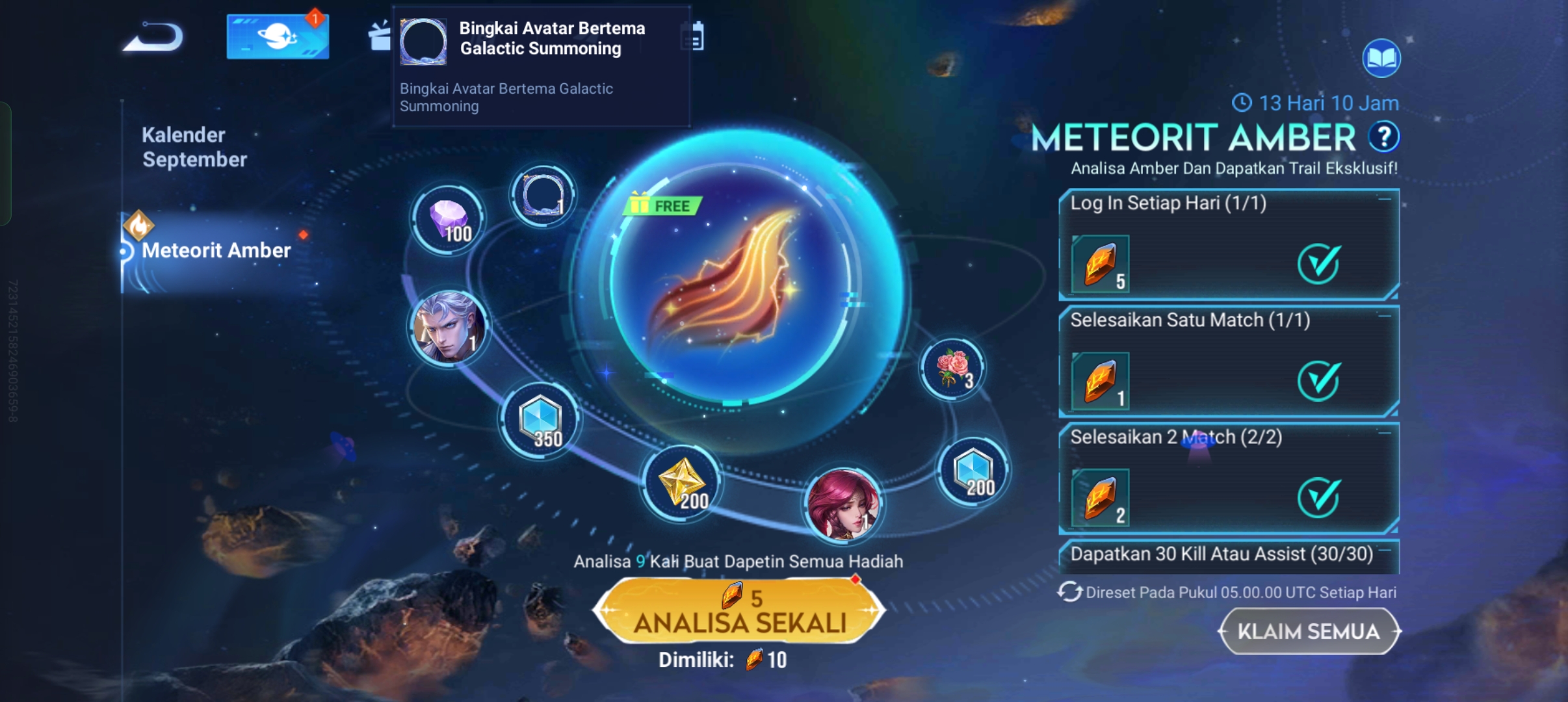Select the rose bouquet reward bubble
Screen dimensions: 1568x702
(952, 369)
